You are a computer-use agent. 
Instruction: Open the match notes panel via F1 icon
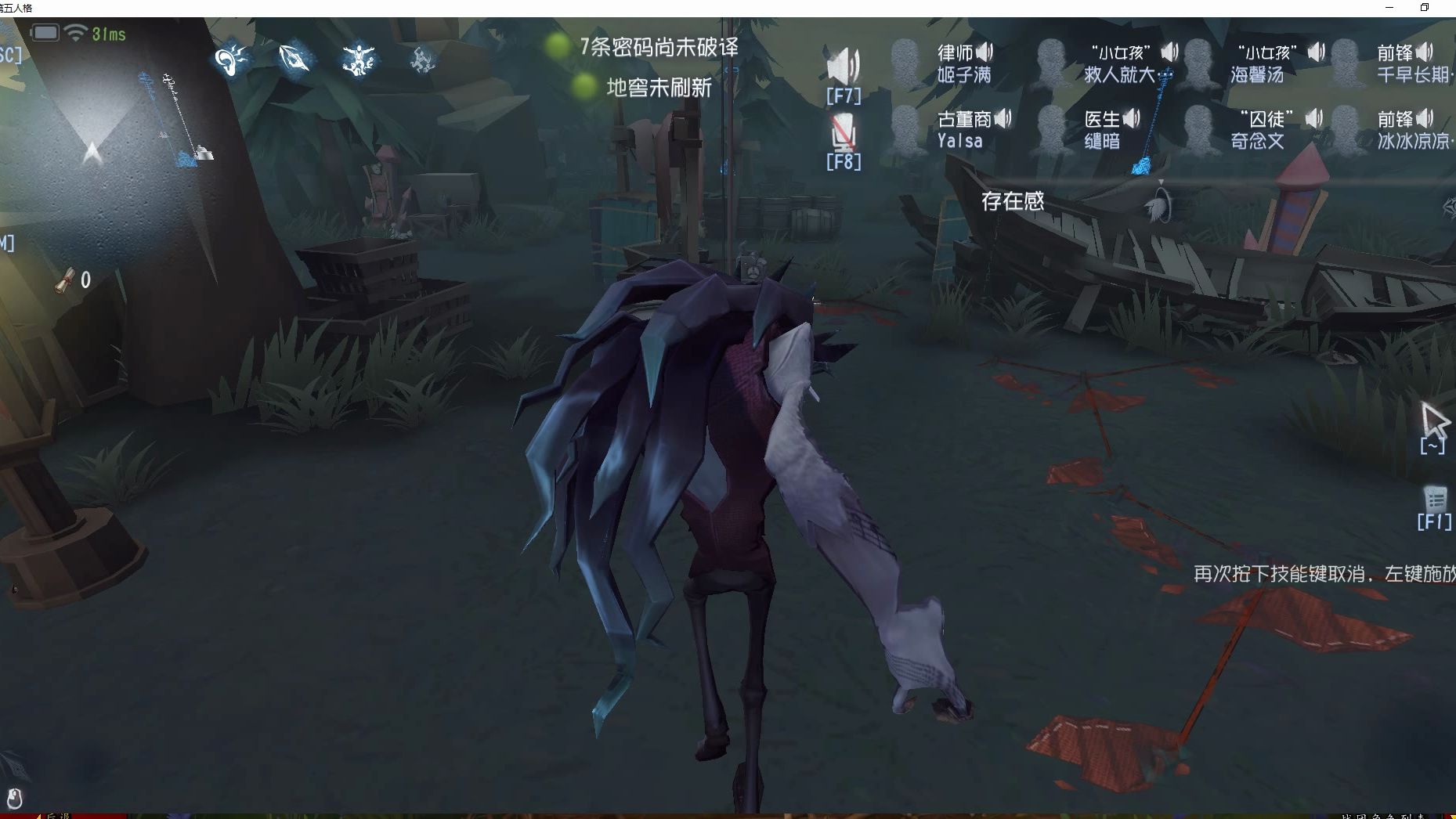[1436, 500]
